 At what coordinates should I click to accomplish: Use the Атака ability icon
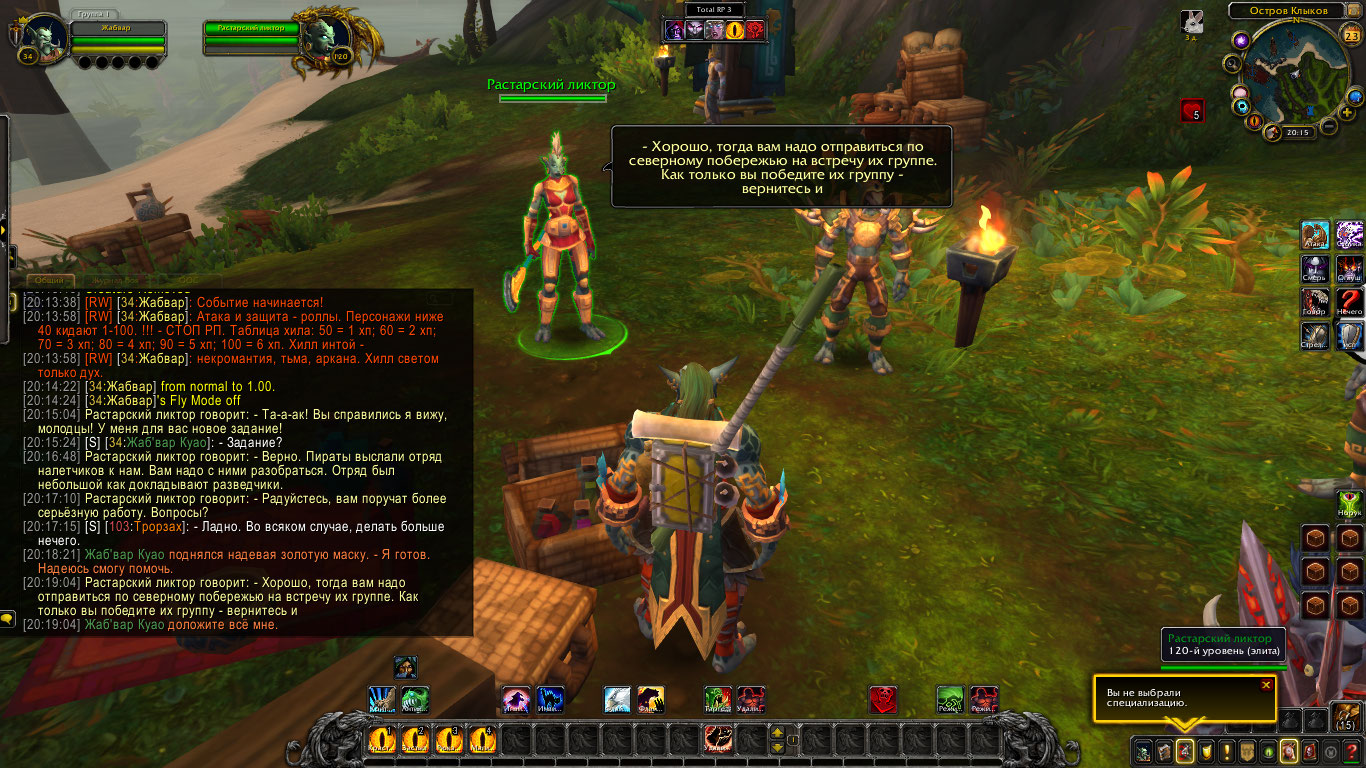[1314, 236]
